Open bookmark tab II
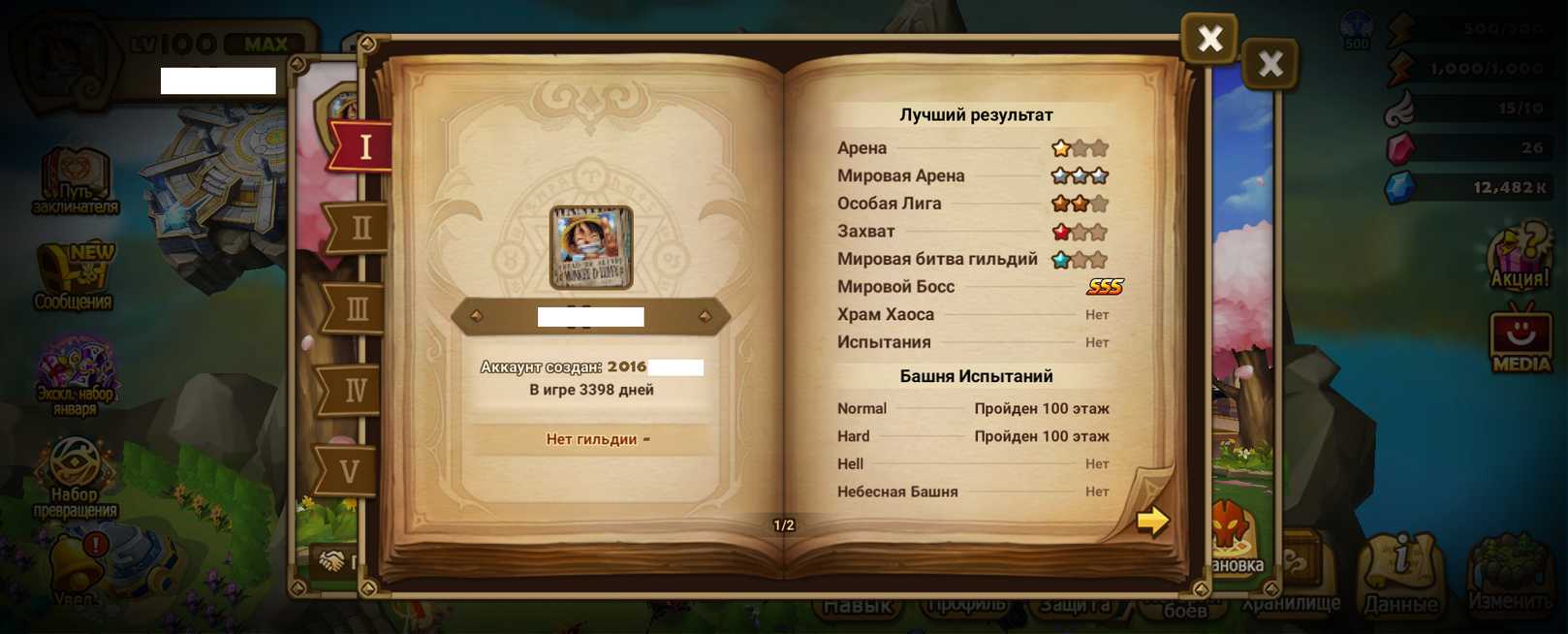 [360, 229]
